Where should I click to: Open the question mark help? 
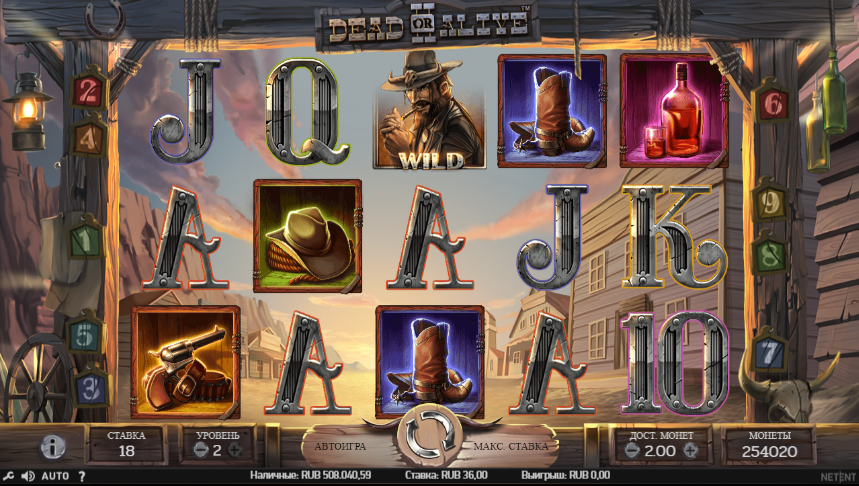[82, 476]
